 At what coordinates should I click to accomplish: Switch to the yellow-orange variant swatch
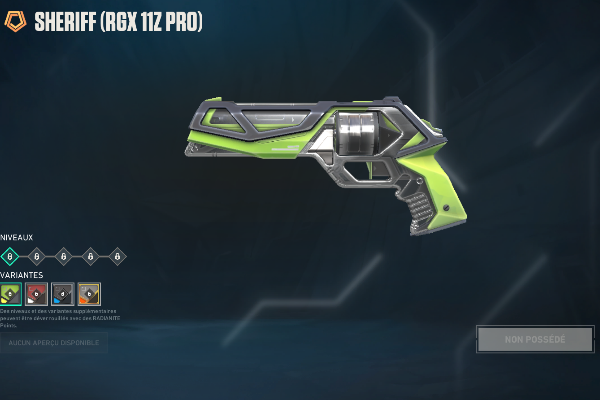pos(89,293)
